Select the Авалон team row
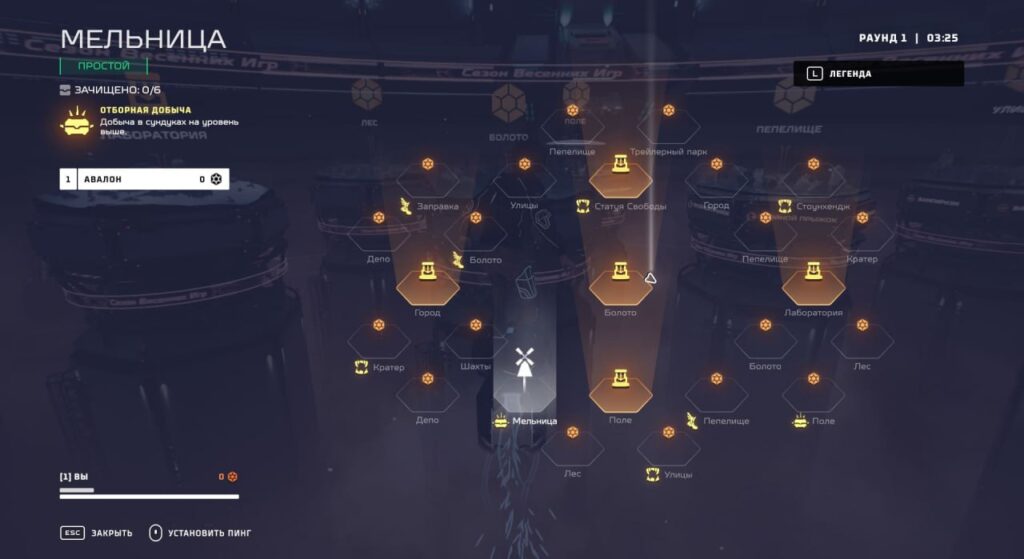The image size is (1024, 559). point(144,179)
